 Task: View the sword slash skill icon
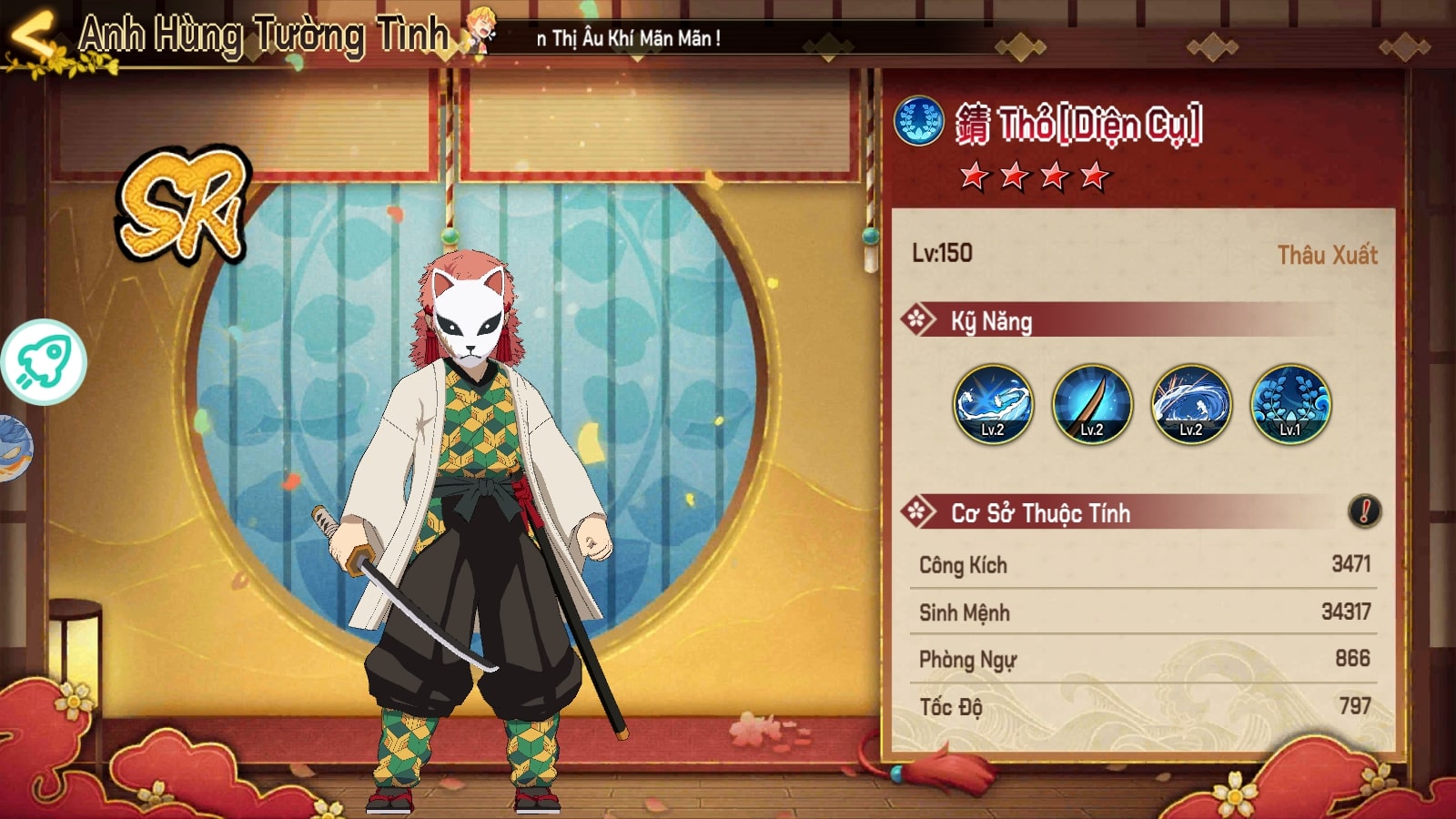[1092, 404]
